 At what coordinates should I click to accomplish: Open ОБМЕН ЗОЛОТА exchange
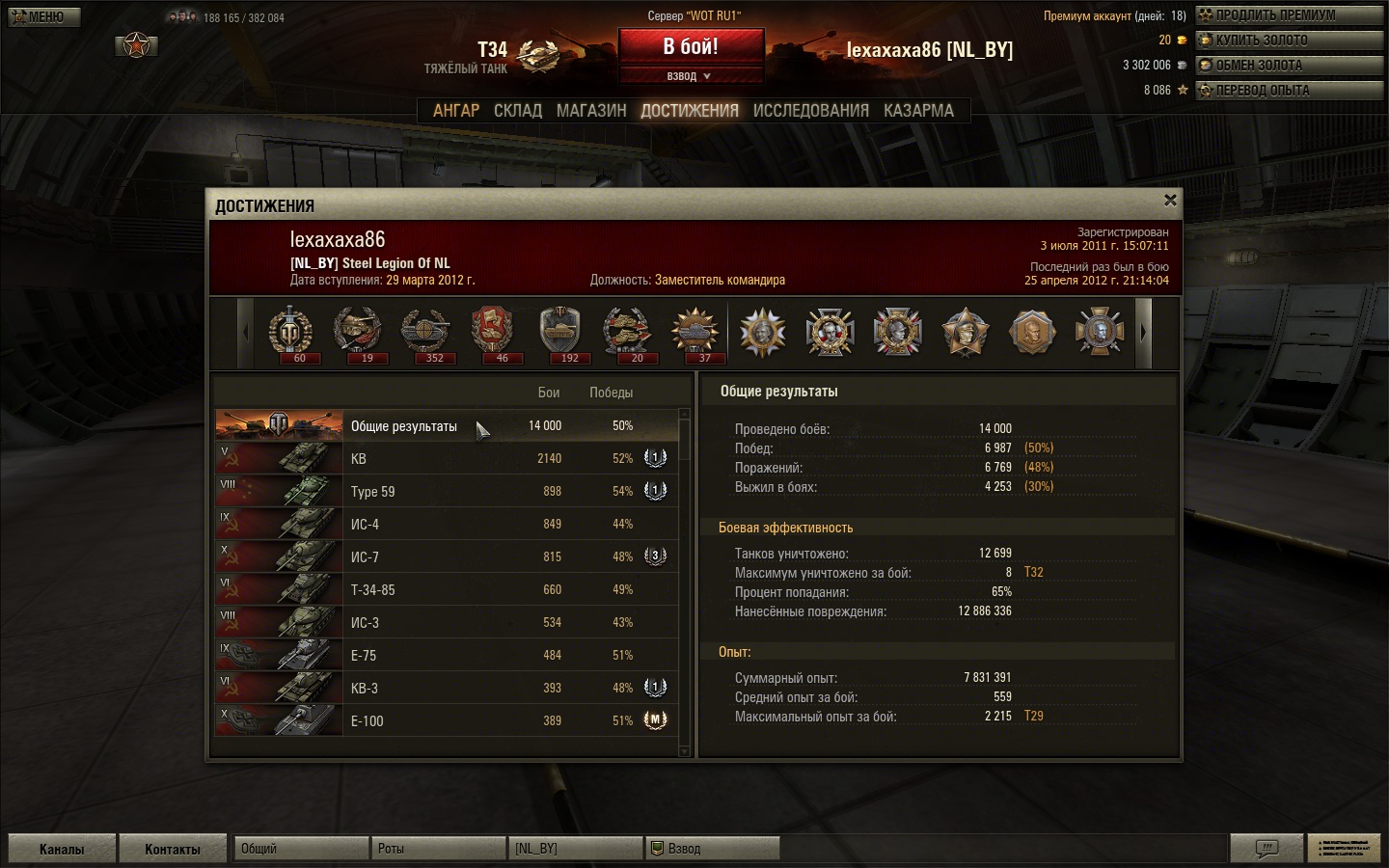pyautogui.click(x=1289, y=66)
